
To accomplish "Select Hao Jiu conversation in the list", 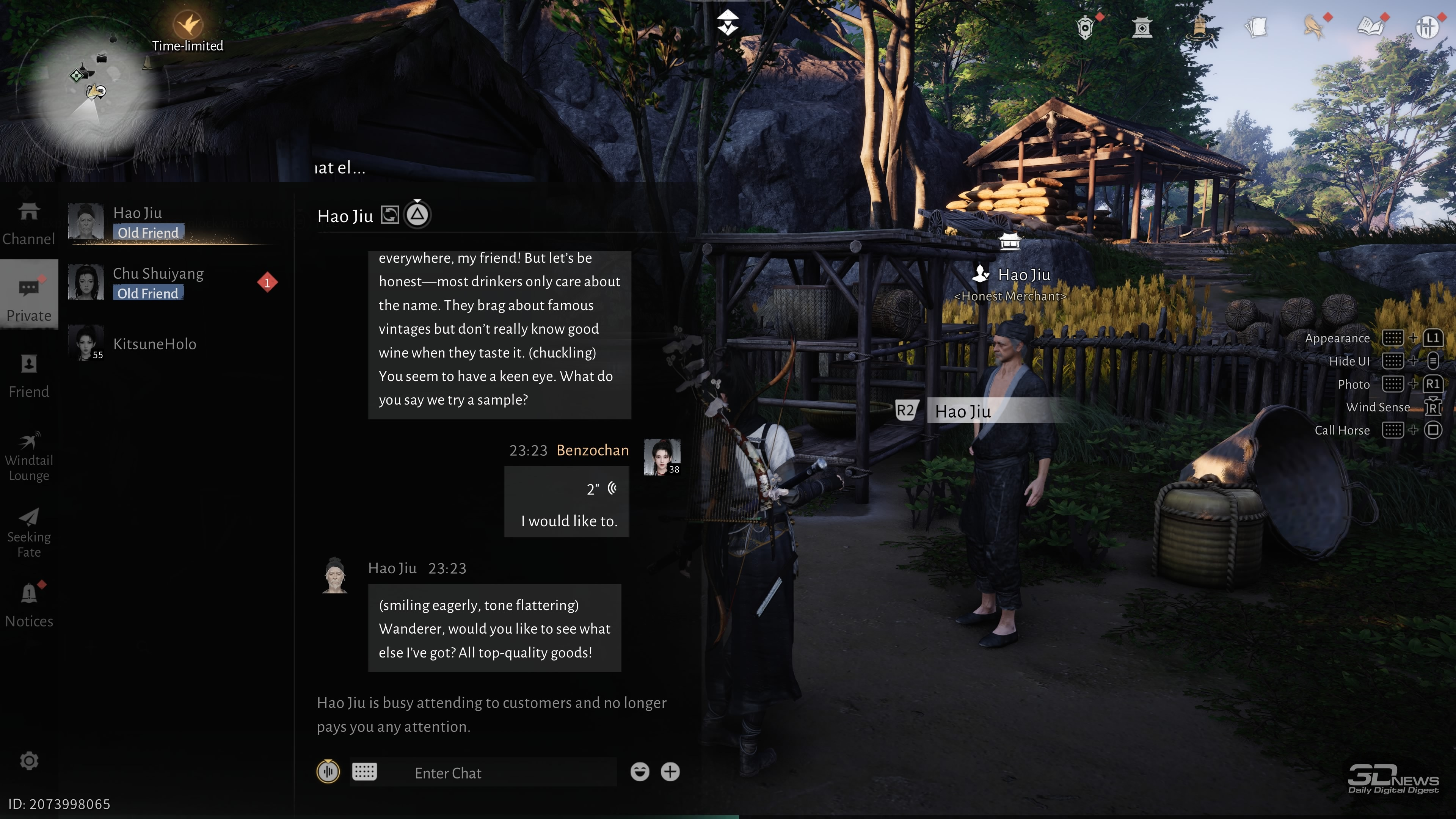I will pos(169,221).
